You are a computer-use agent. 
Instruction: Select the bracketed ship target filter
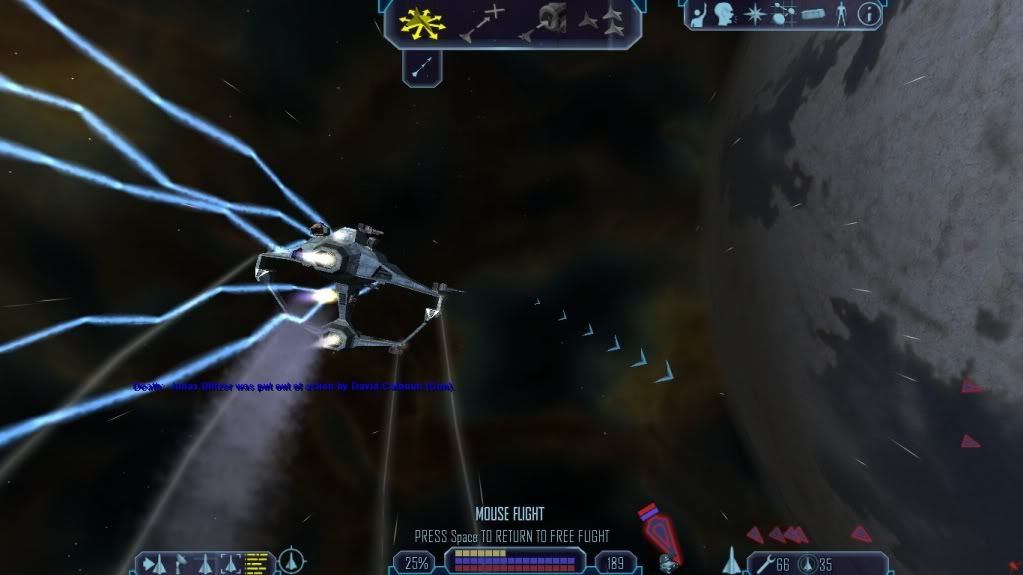231,564
